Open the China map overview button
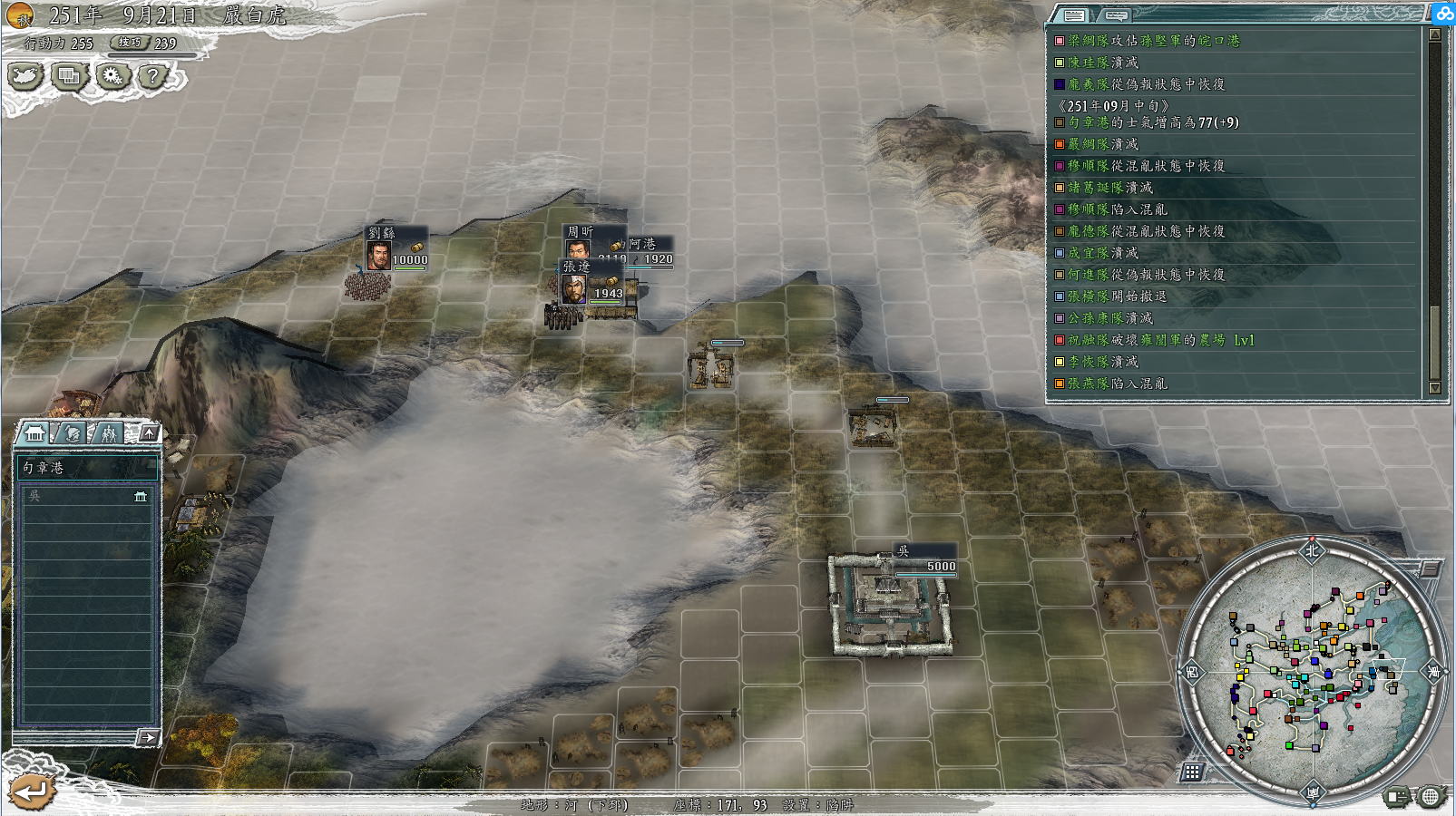This screenshot has height=816, width=1456. (25, 77)
